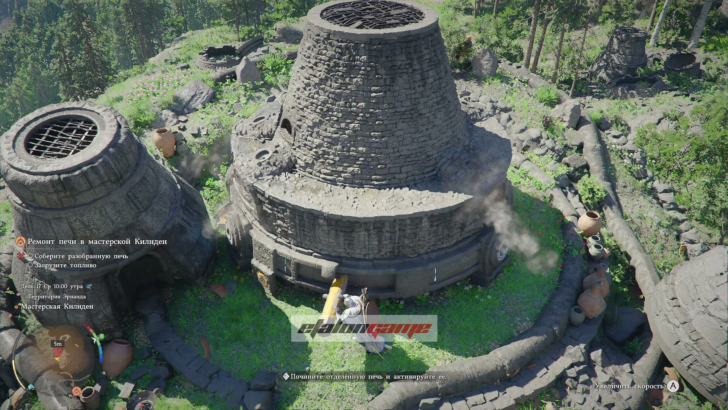The image size is (728, 410).
Task: Select the 'Загрузите топливо' objective
Action: [70, 267]
